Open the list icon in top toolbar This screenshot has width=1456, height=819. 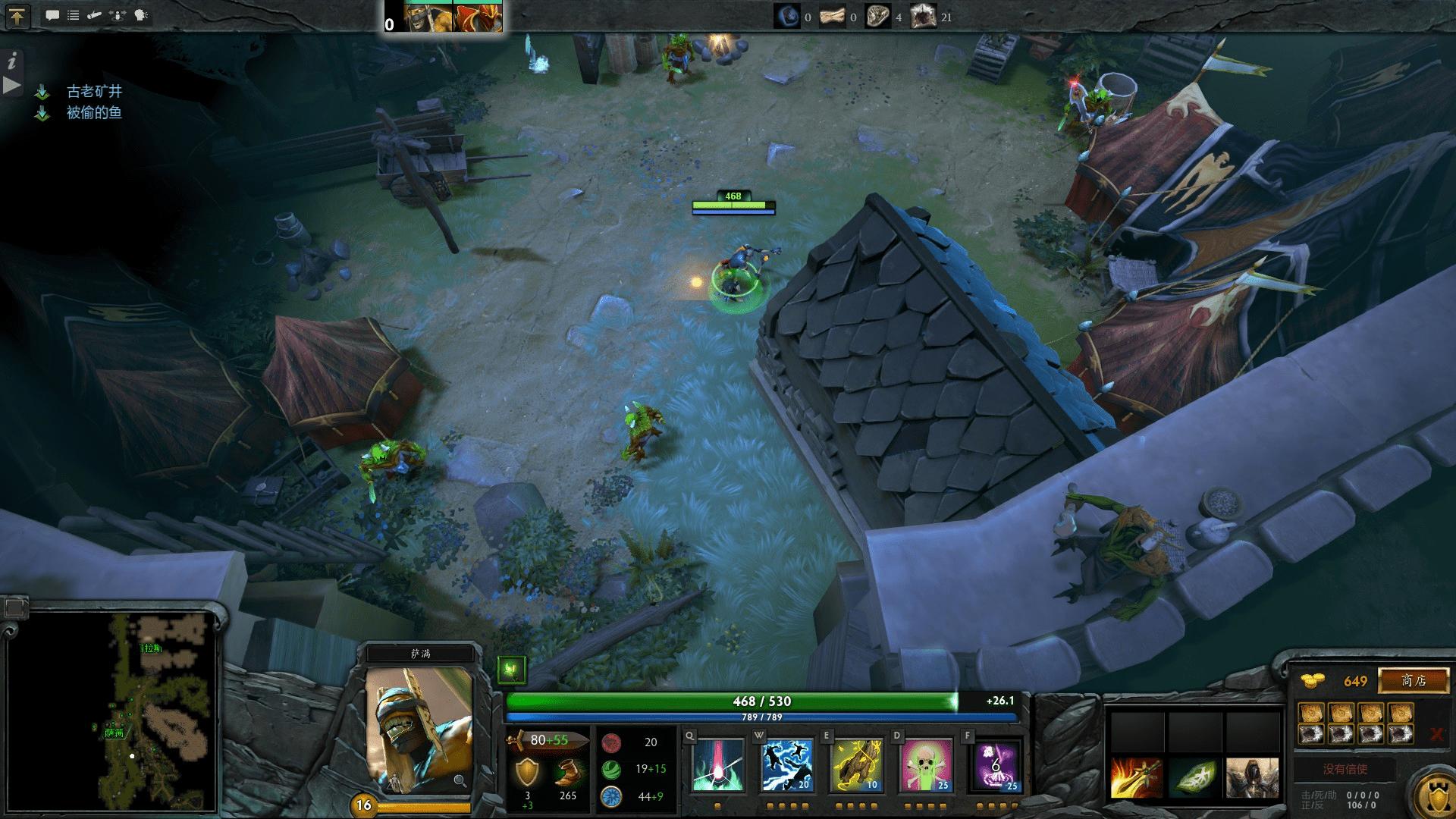tap(74, 15)
